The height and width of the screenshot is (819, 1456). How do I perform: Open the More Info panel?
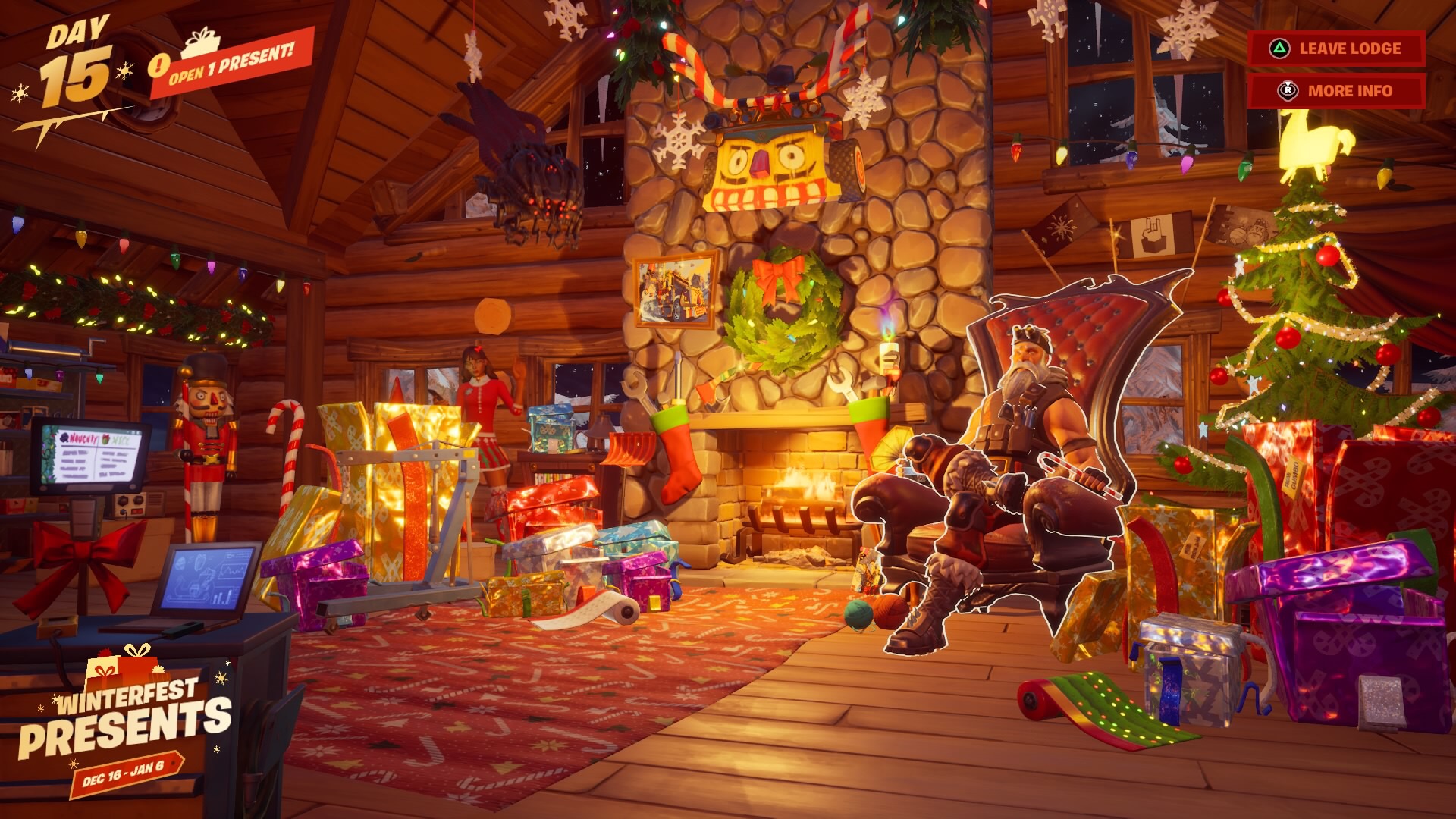click(x=1336, y=91)
